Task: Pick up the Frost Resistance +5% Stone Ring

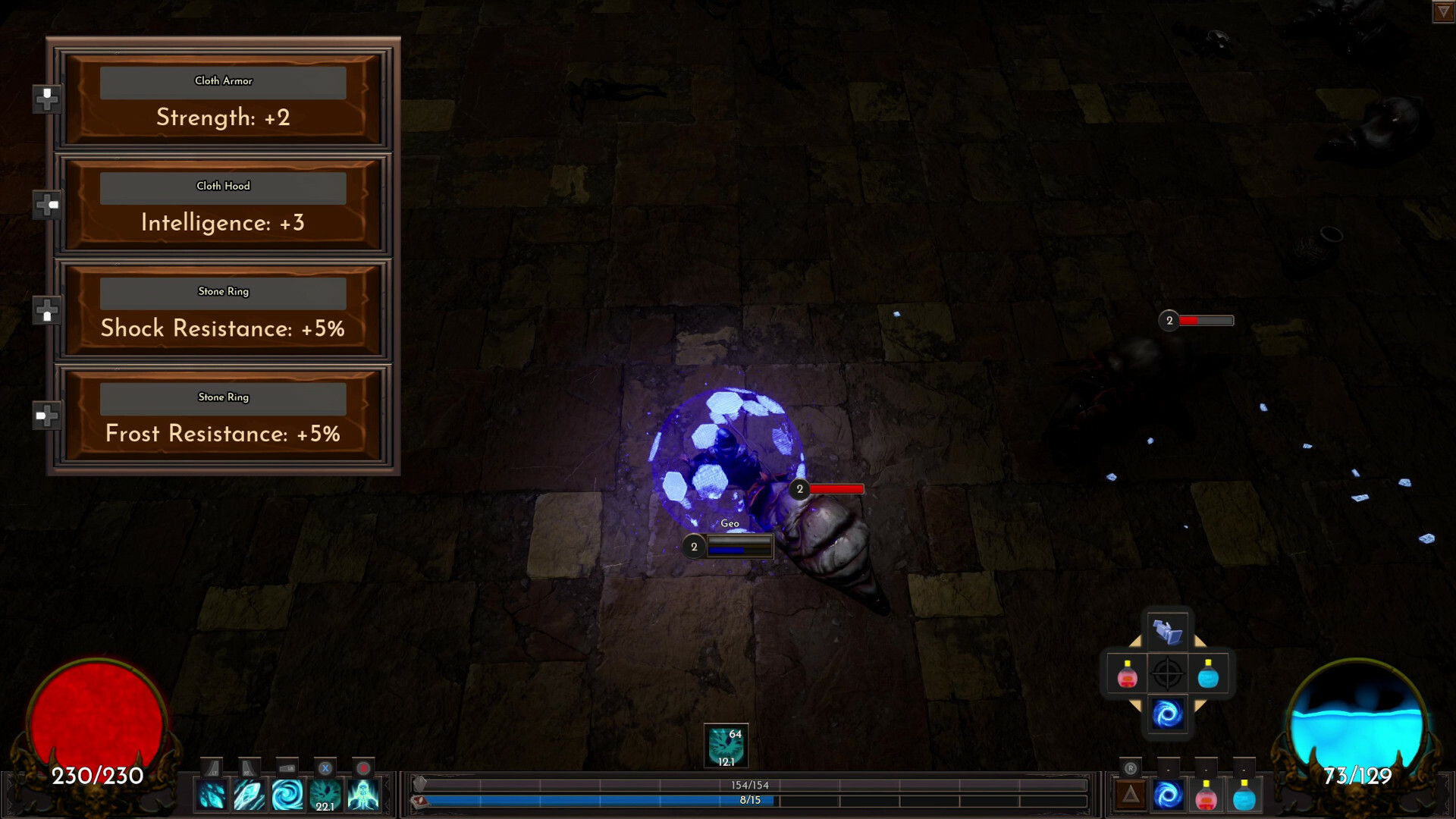Action: (x=221, y=416)
